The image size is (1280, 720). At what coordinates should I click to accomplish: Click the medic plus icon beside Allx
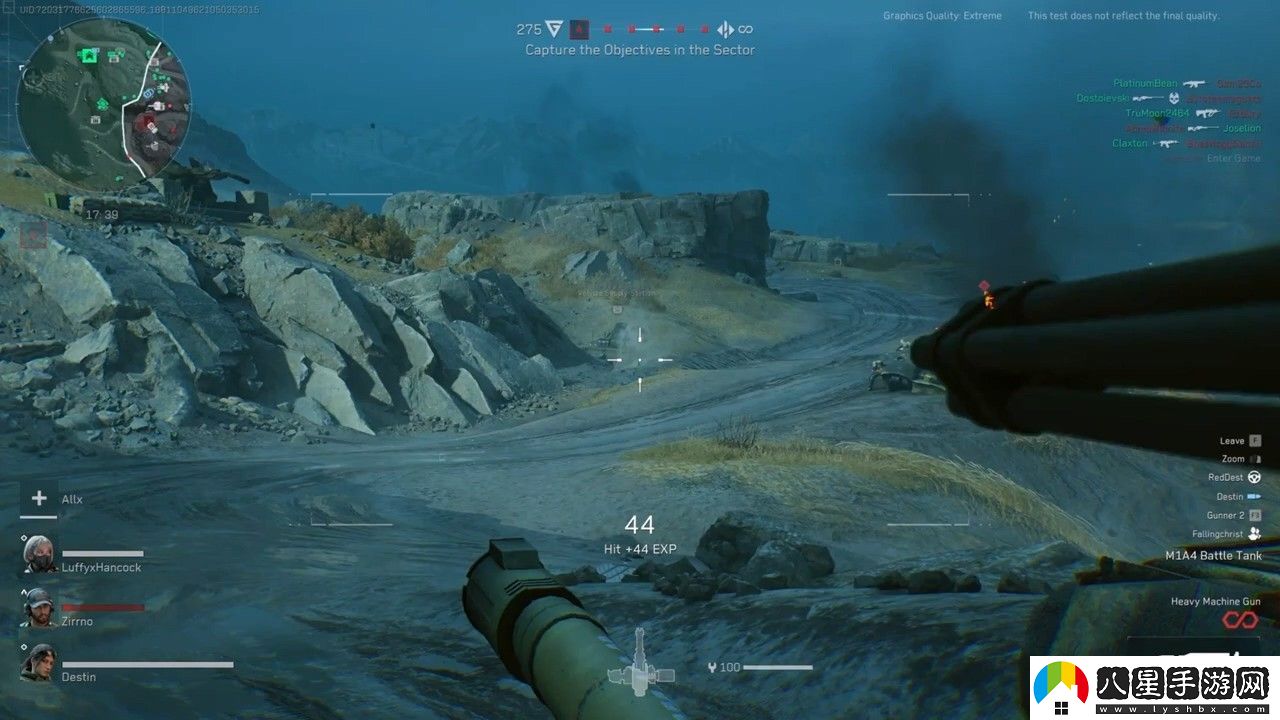coord(39,498)
